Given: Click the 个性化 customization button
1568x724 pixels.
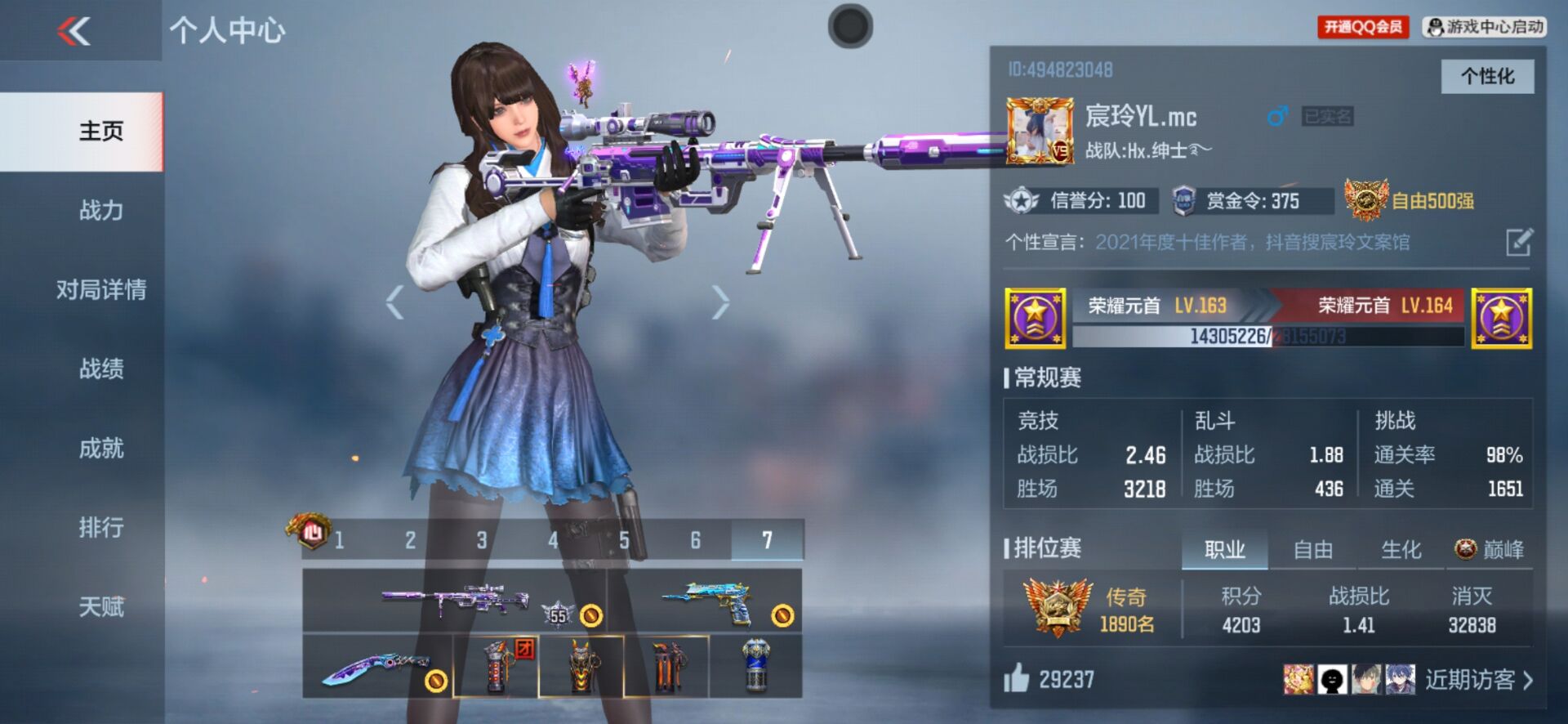Looking at the screenshot, I should click(1486, 77).
